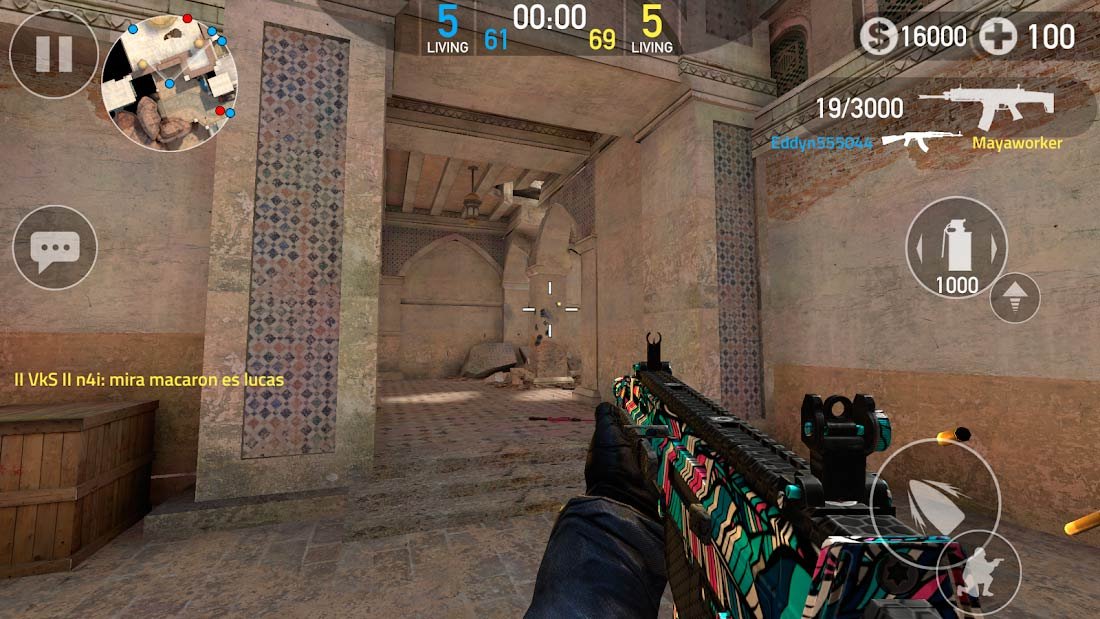Viewport: 1100px width, 619px height.
Task: Open the chat bubble button
Action: pyautogui.click(x=55, y=247)
